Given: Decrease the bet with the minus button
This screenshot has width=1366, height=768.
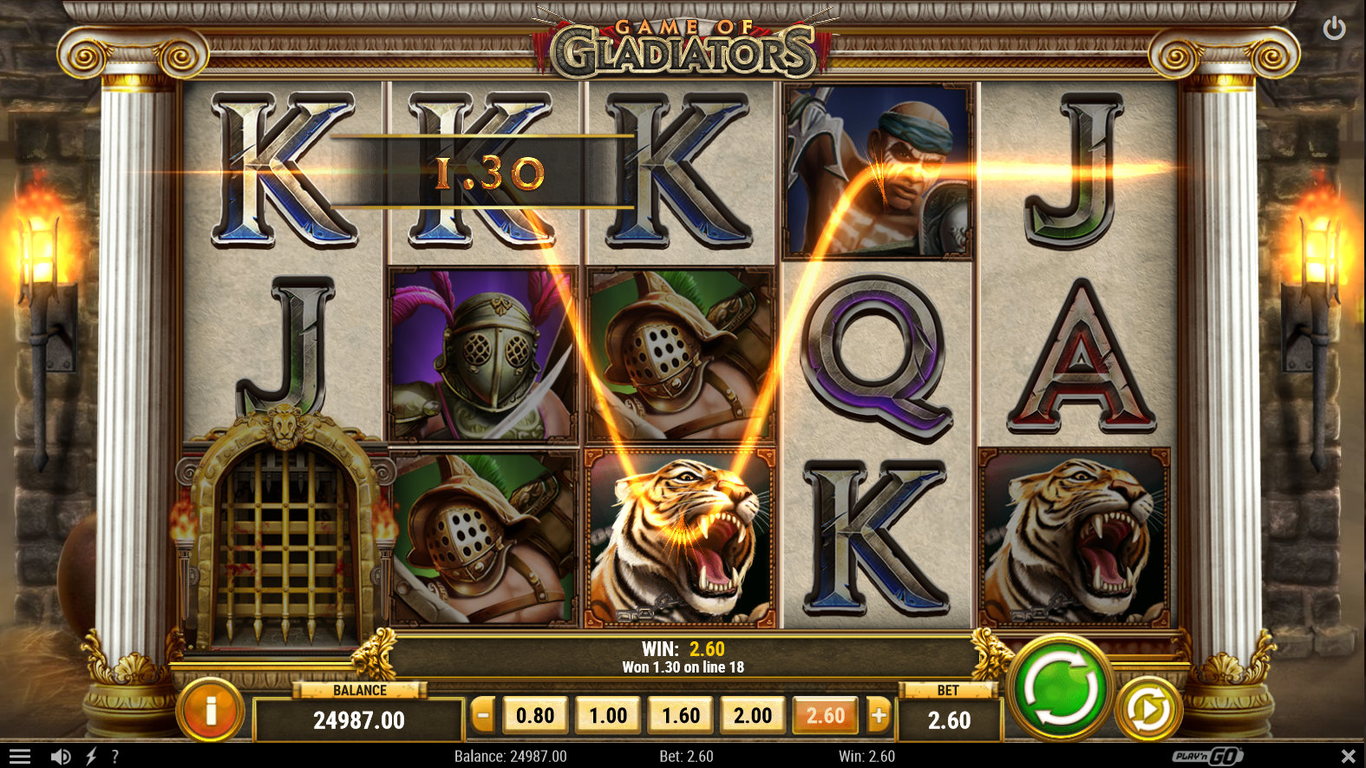Looking at the screenshot, I should coord(483,715).
